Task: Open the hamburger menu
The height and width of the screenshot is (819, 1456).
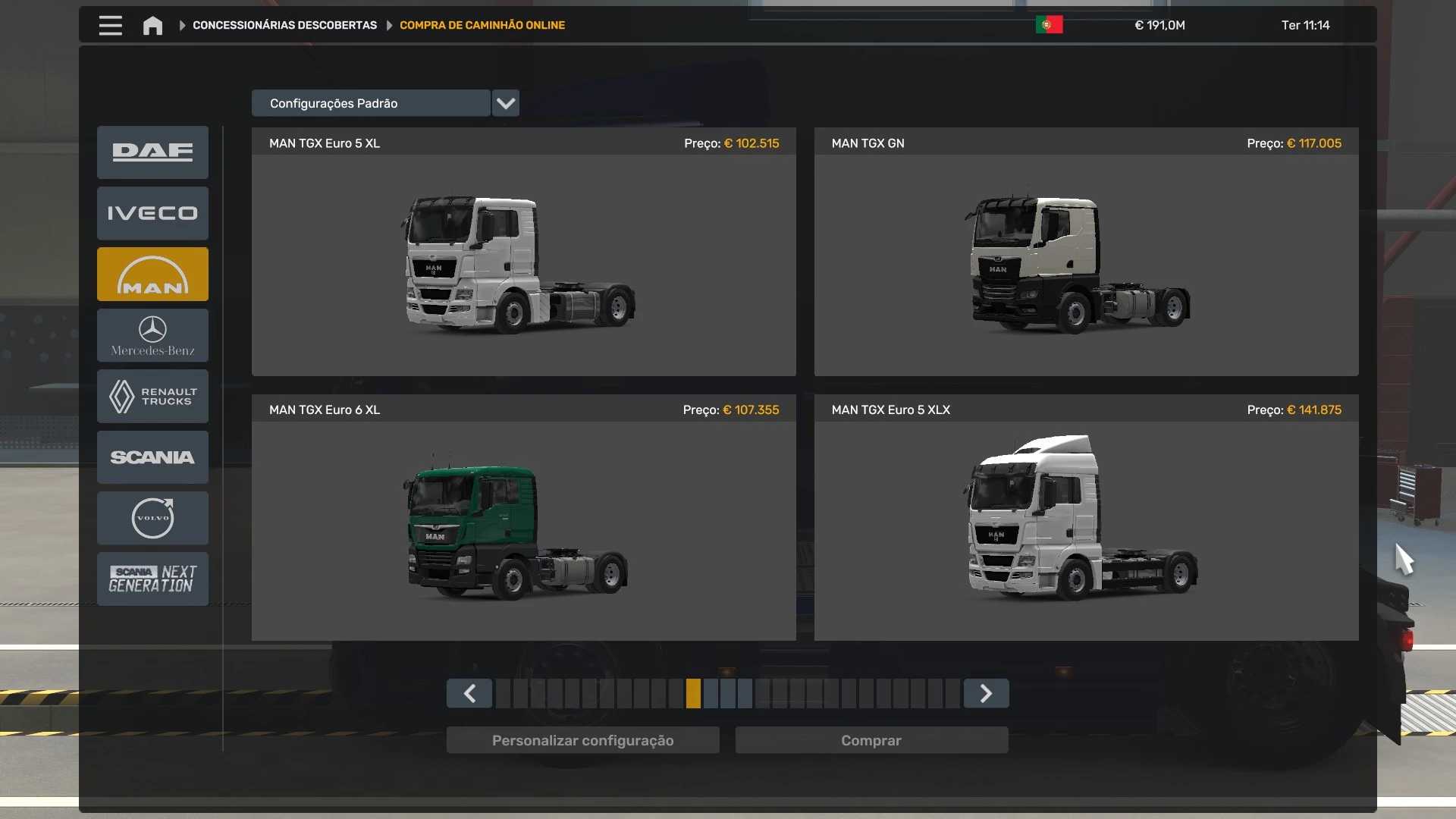Action: pyautogui.click(x=110, y=26)
